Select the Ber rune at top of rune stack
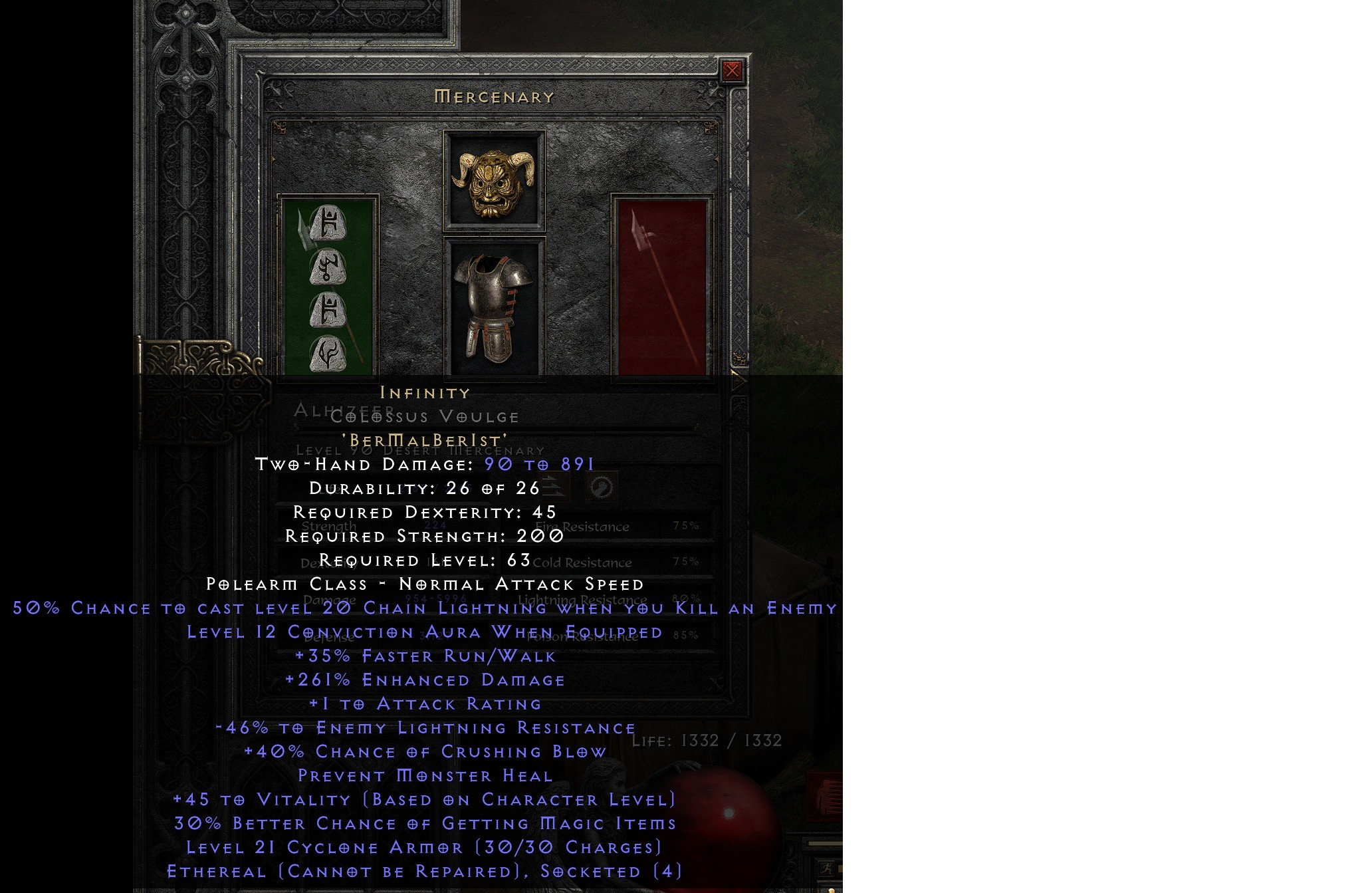The image size is (1372, 893). click(328, 223)
